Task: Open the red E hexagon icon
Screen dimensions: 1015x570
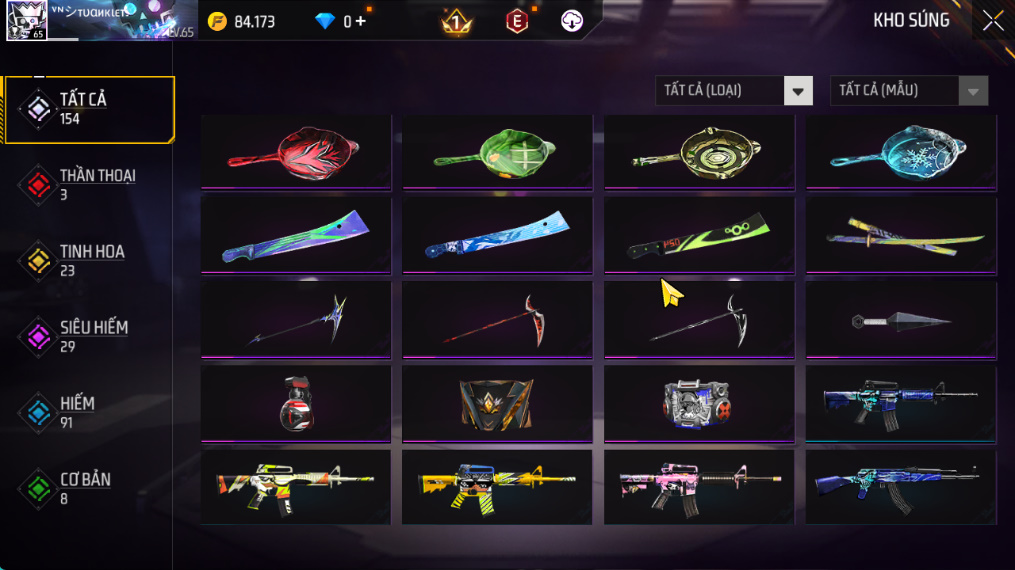Action: 516,21
